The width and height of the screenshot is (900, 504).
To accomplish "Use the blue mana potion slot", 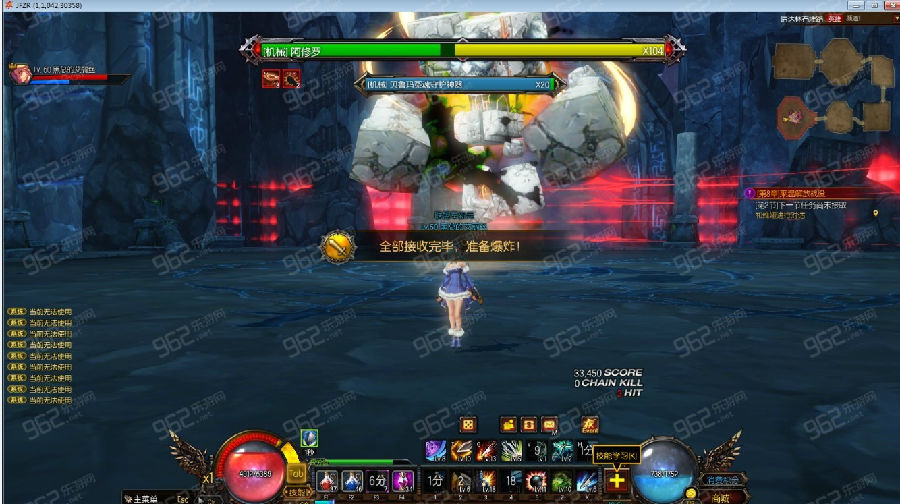I will tap(352, 481).
